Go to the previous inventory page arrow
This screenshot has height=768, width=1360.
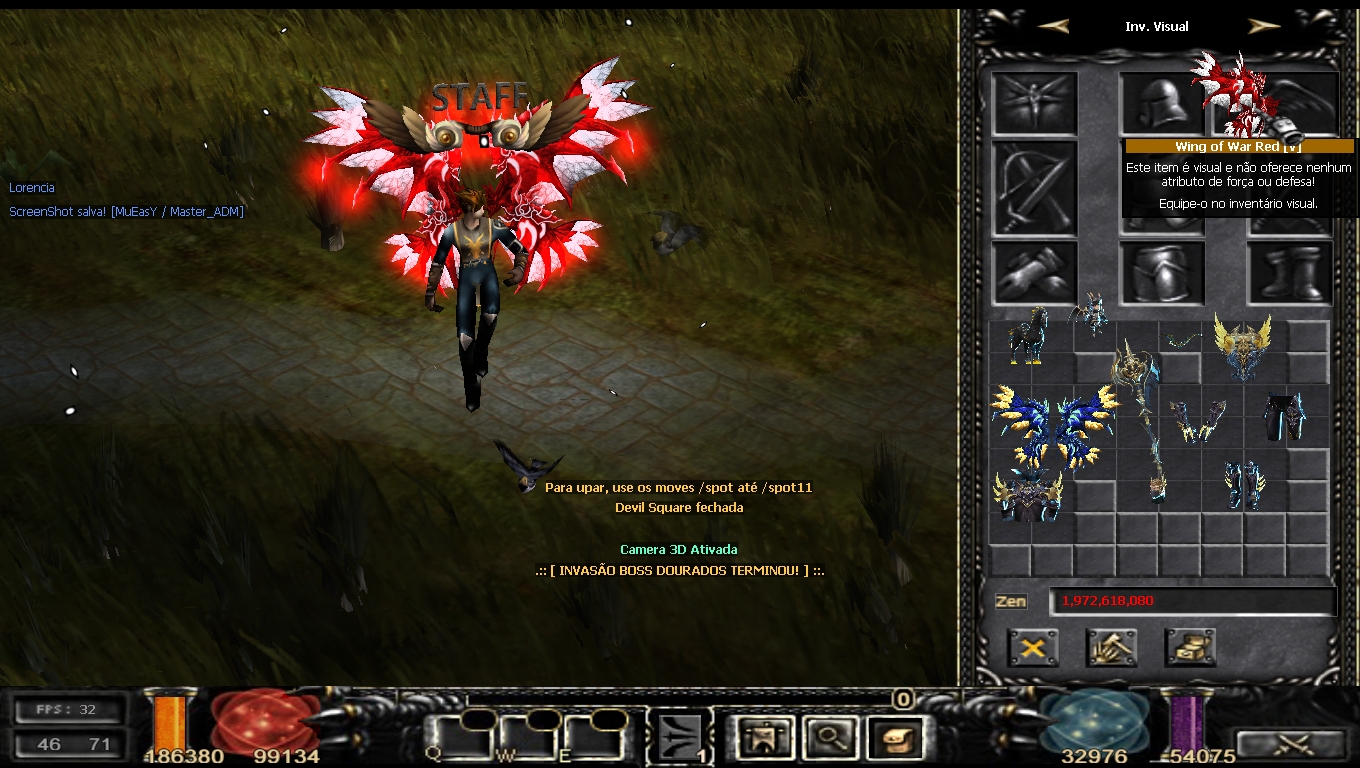pos(1053,27)
